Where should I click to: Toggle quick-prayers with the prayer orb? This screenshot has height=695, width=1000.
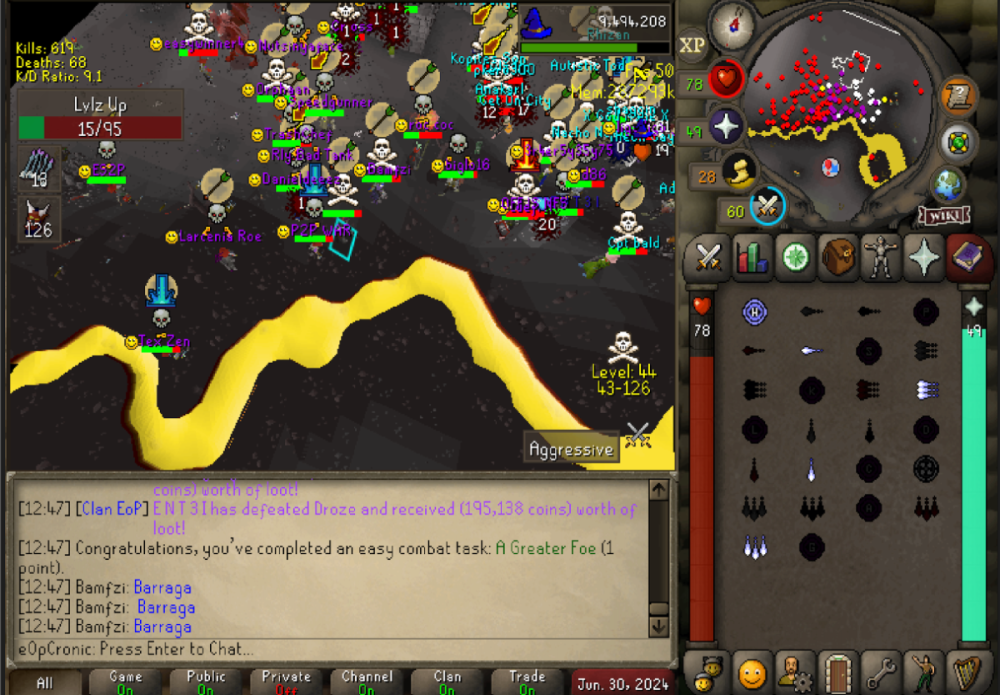coord(725,127)
